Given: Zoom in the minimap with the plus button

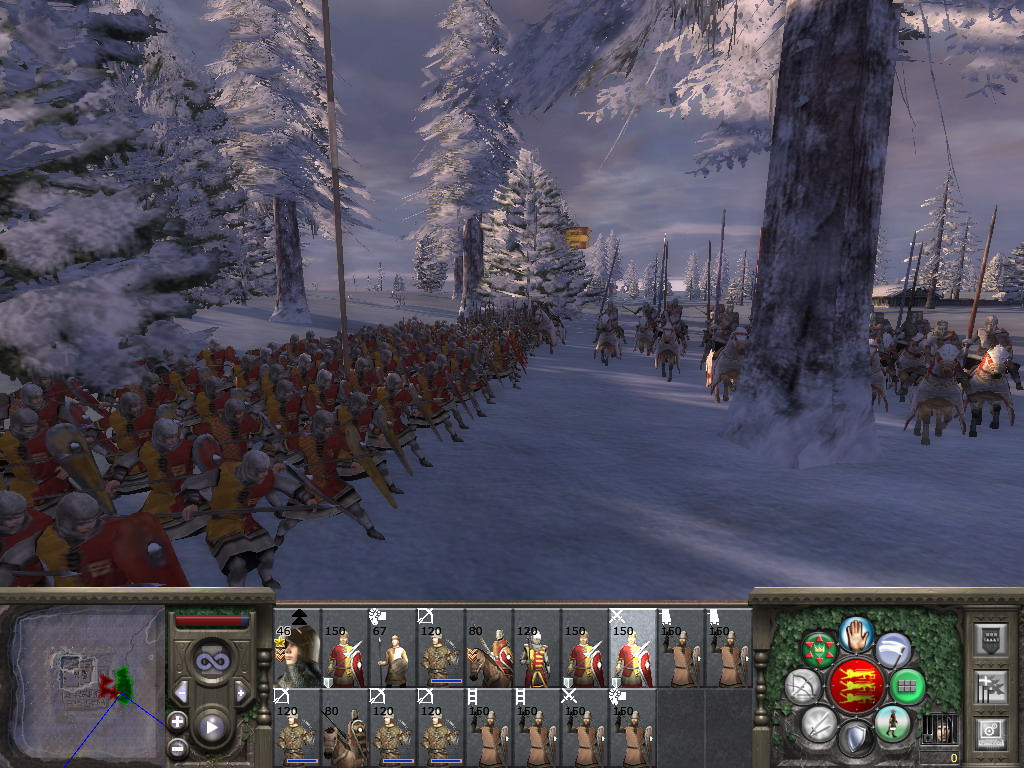Looking at the screenshot, I should coord(177,720).
